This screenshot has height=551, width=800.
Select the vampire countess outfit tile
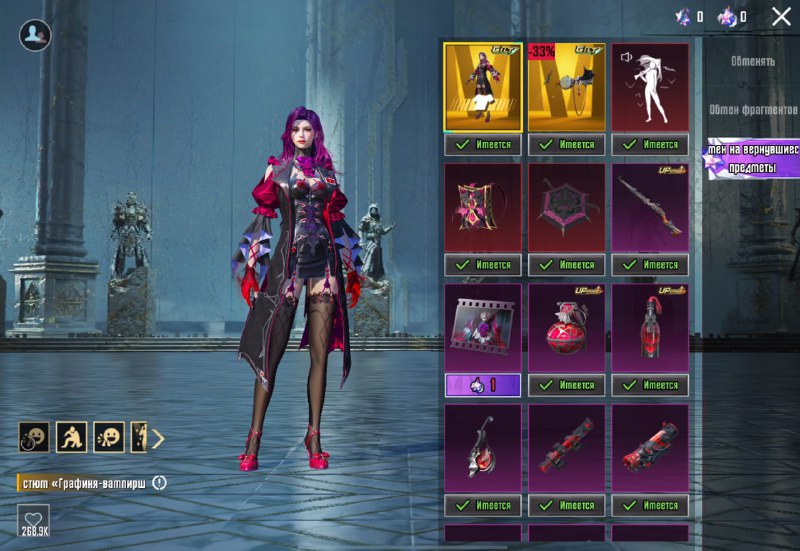482,87
